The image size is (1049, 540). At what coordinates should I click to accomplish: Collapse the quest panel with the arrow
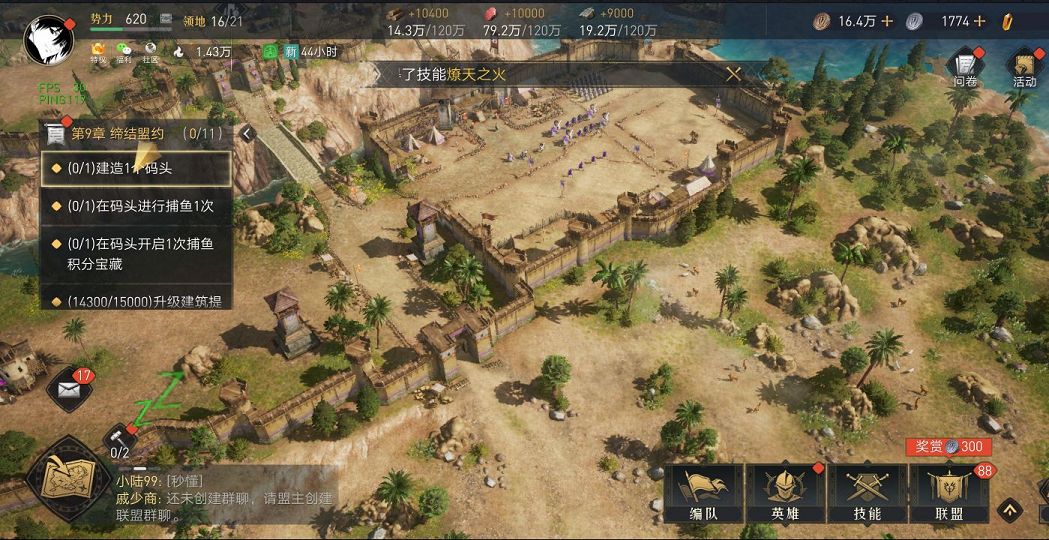[x=247, y=133]
